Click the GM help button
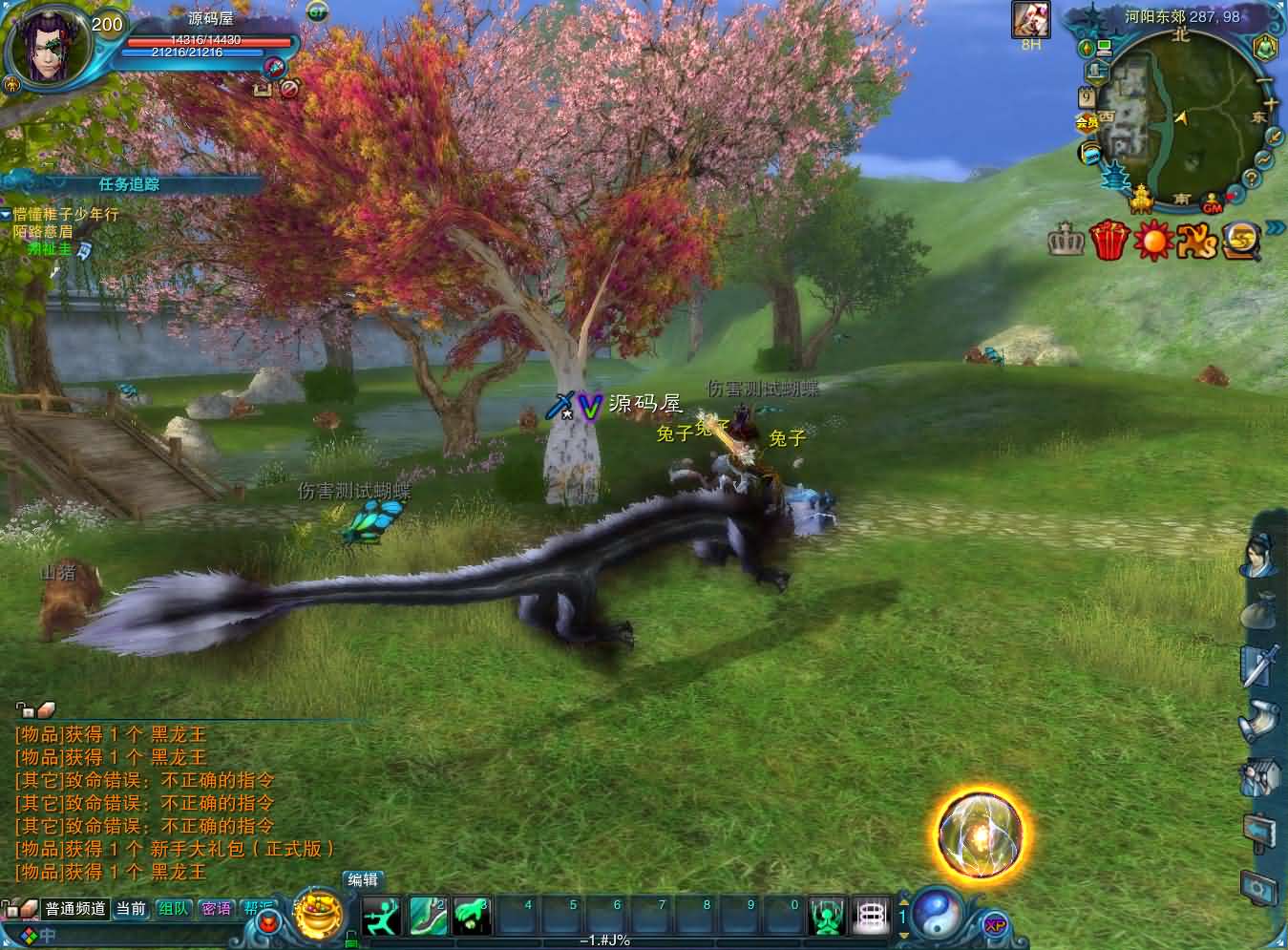The image size is (1288, 950). click(1213, 206)
